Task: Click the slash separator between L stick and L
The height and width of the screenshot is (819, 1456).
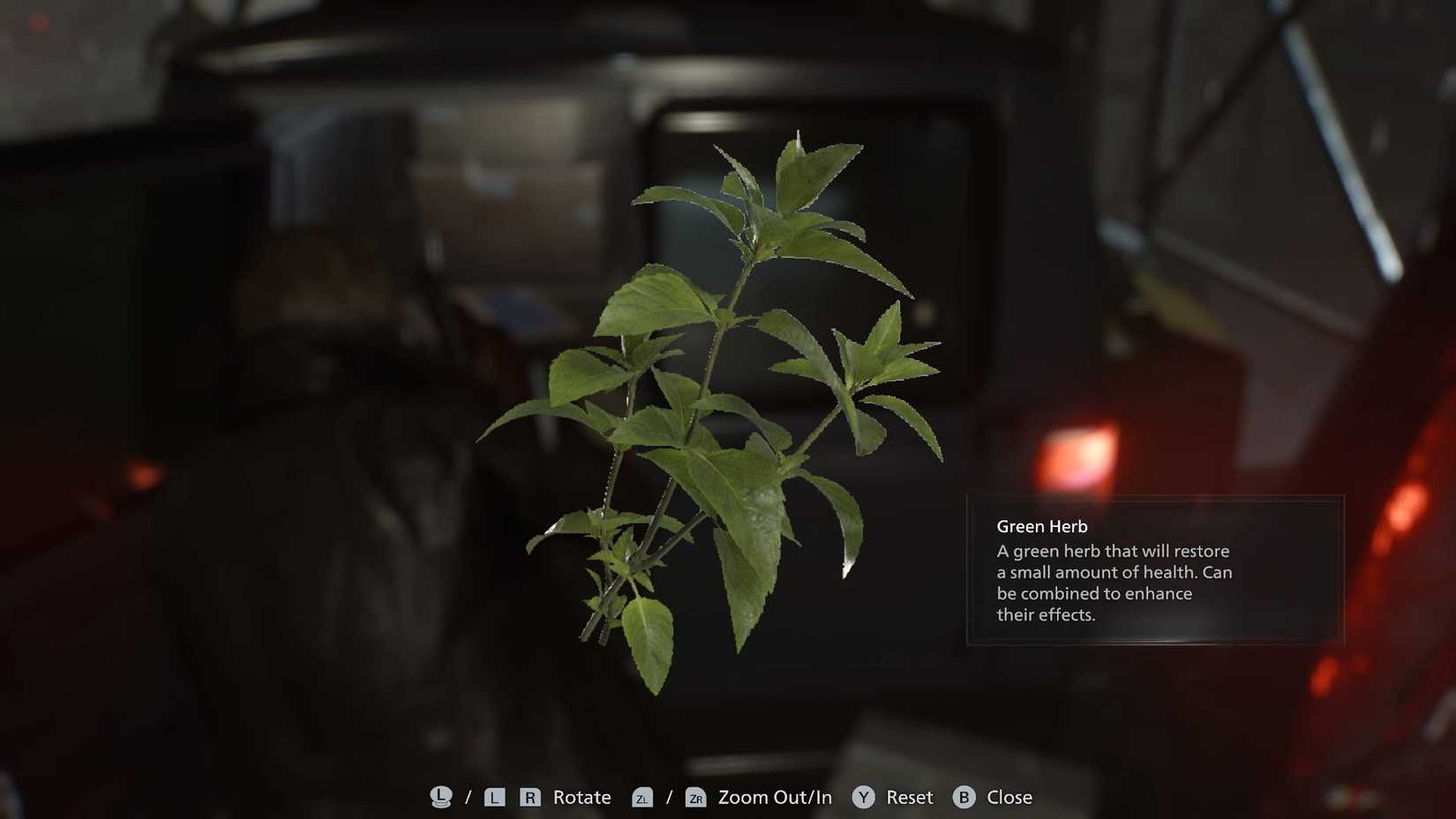Action: [x=467, y=797]
